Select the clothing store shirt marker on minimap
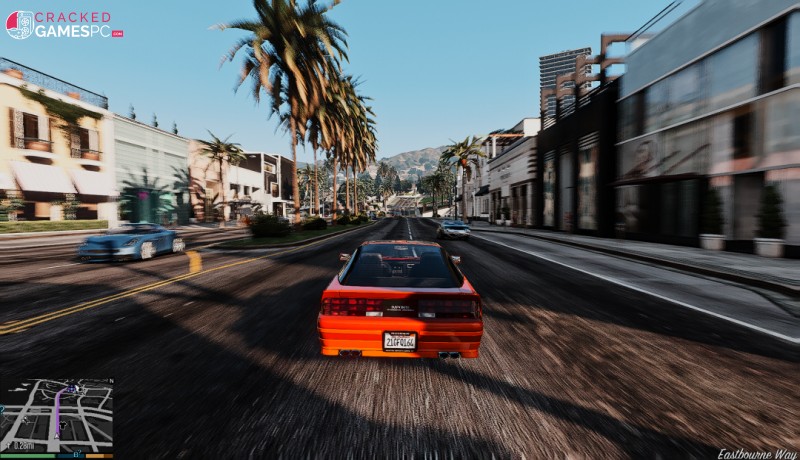Viewport: 800px width, 460px height. [x=63, y=425]
